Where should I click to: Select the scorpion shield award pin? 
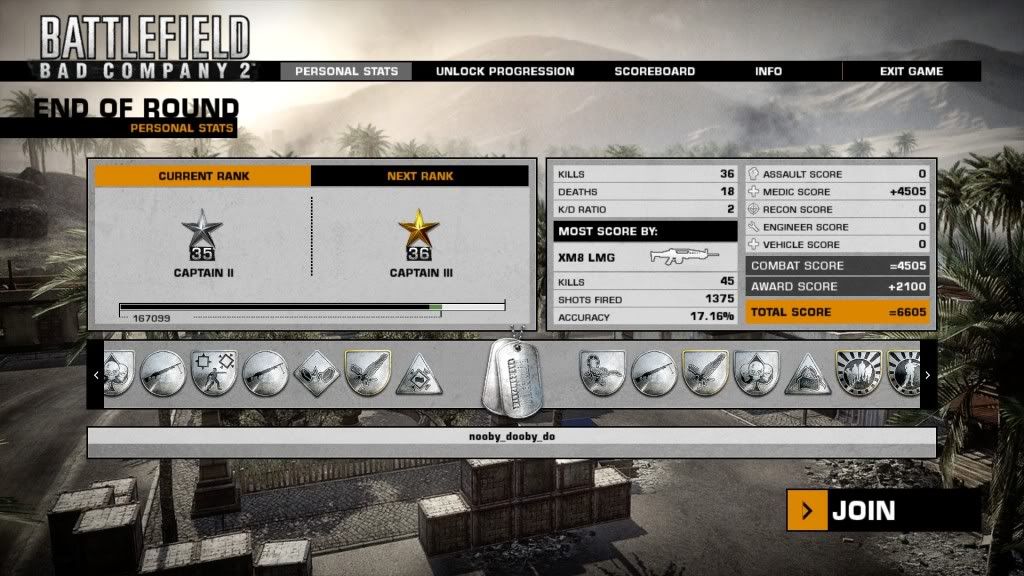click(602, 373)
